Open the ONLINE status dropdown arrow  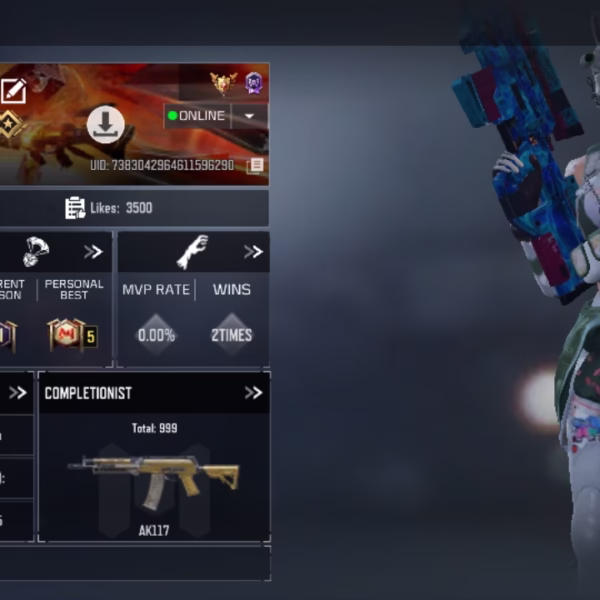pos(249,116)
